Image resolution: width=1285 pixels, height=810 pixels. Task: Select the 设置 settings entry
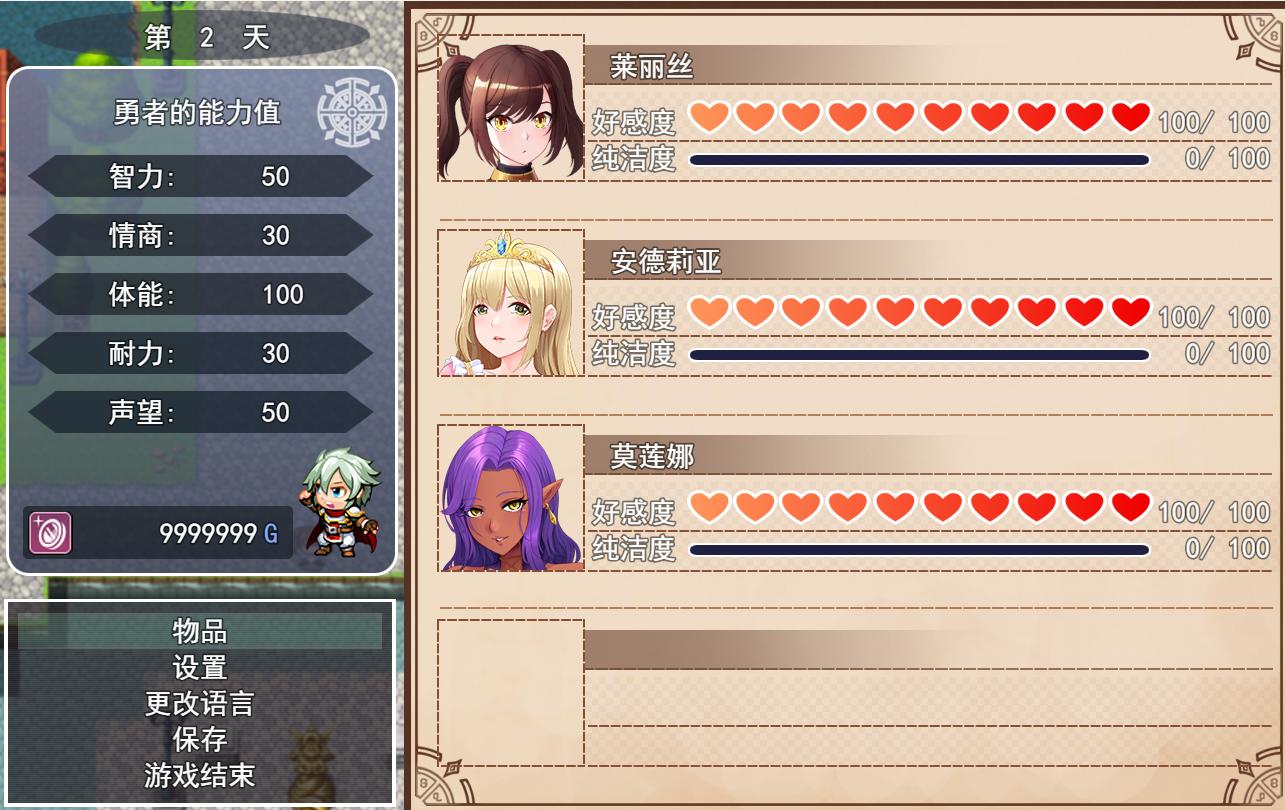tap(200, 667)
